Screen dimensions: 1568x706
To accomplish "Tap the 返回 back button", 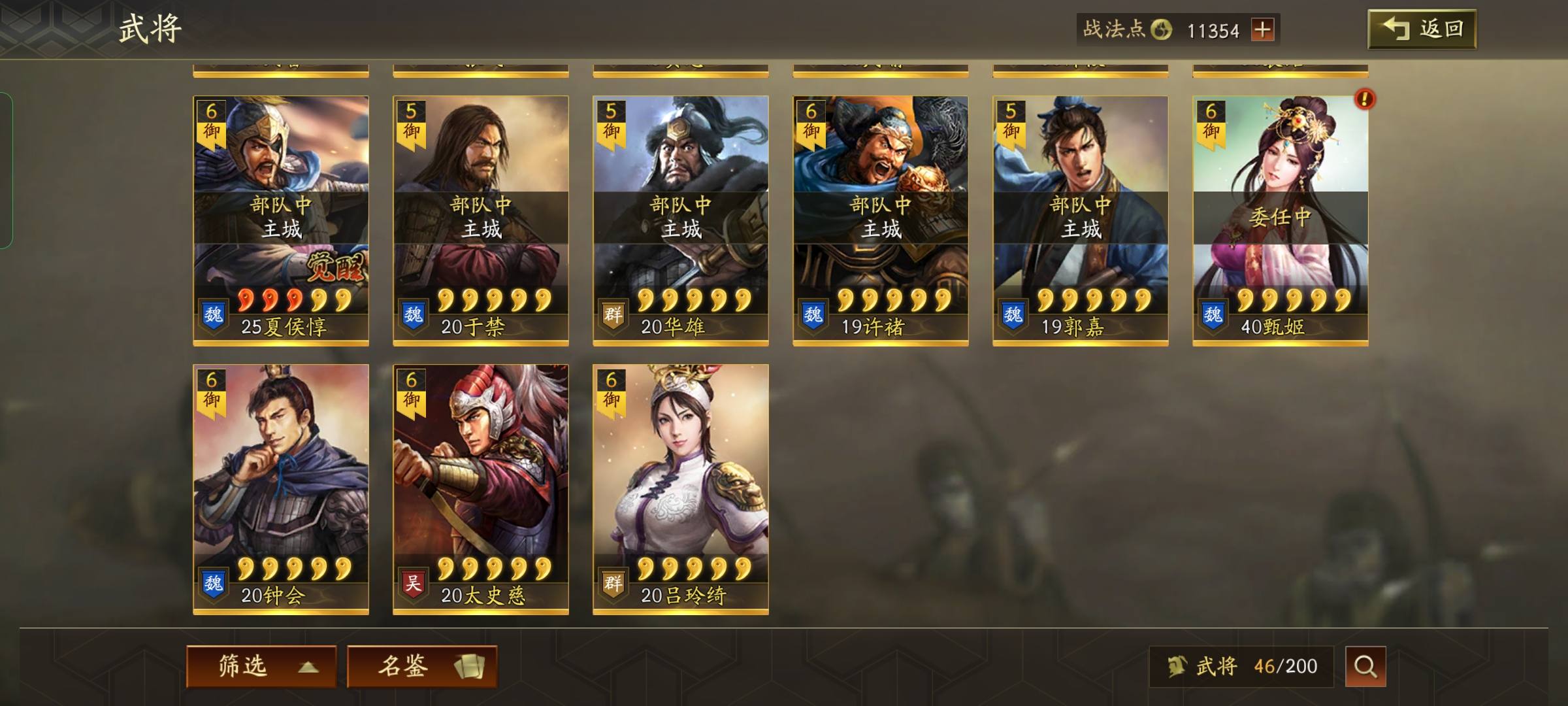I will click(1422, 29).
